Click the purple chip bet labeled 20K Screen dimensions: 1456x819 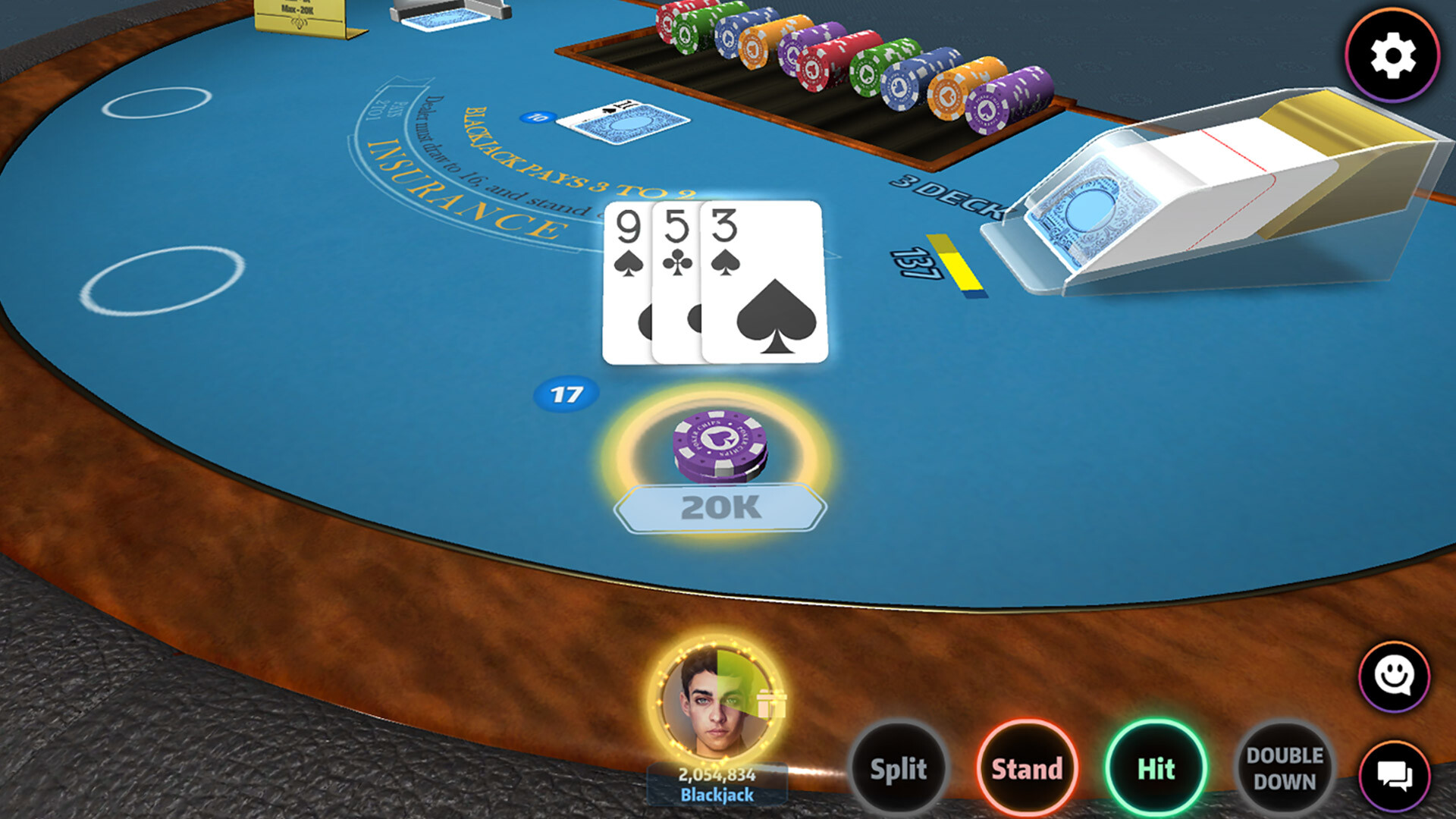pyautogui.click(x=720, y=447)
